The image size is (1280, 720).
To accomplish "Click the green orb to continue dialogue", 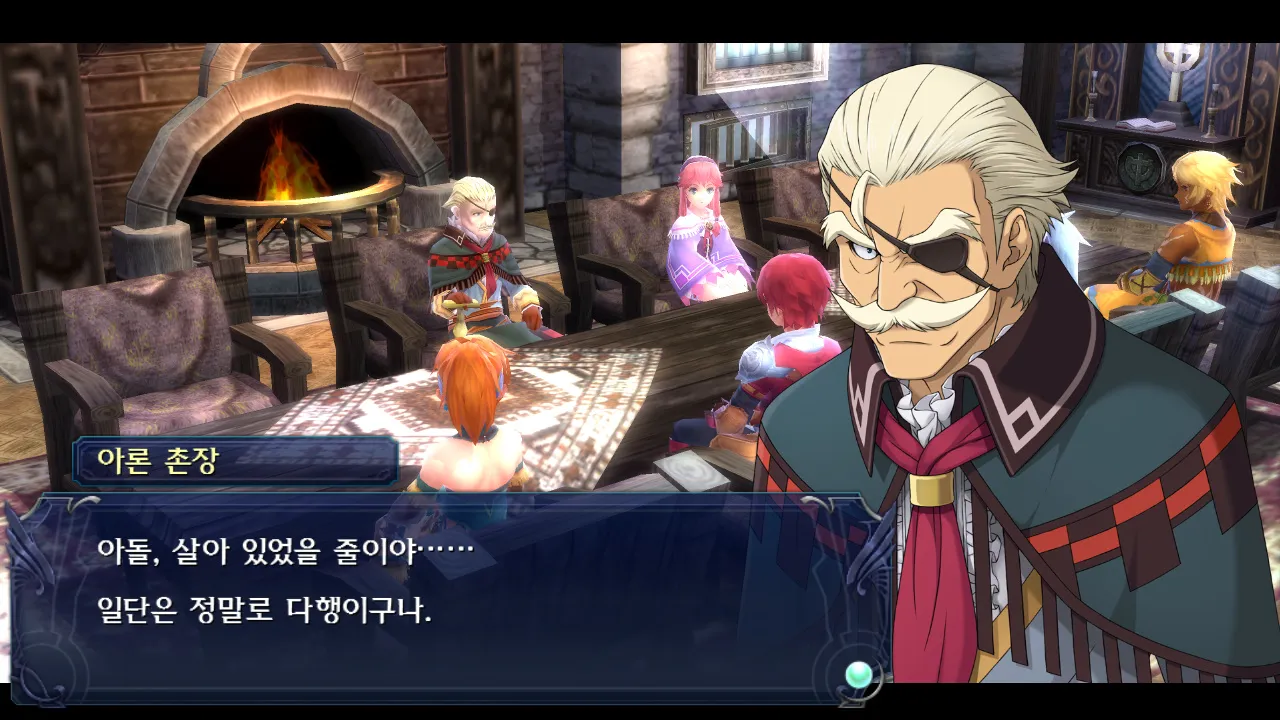I will click(x=858, y=675).
